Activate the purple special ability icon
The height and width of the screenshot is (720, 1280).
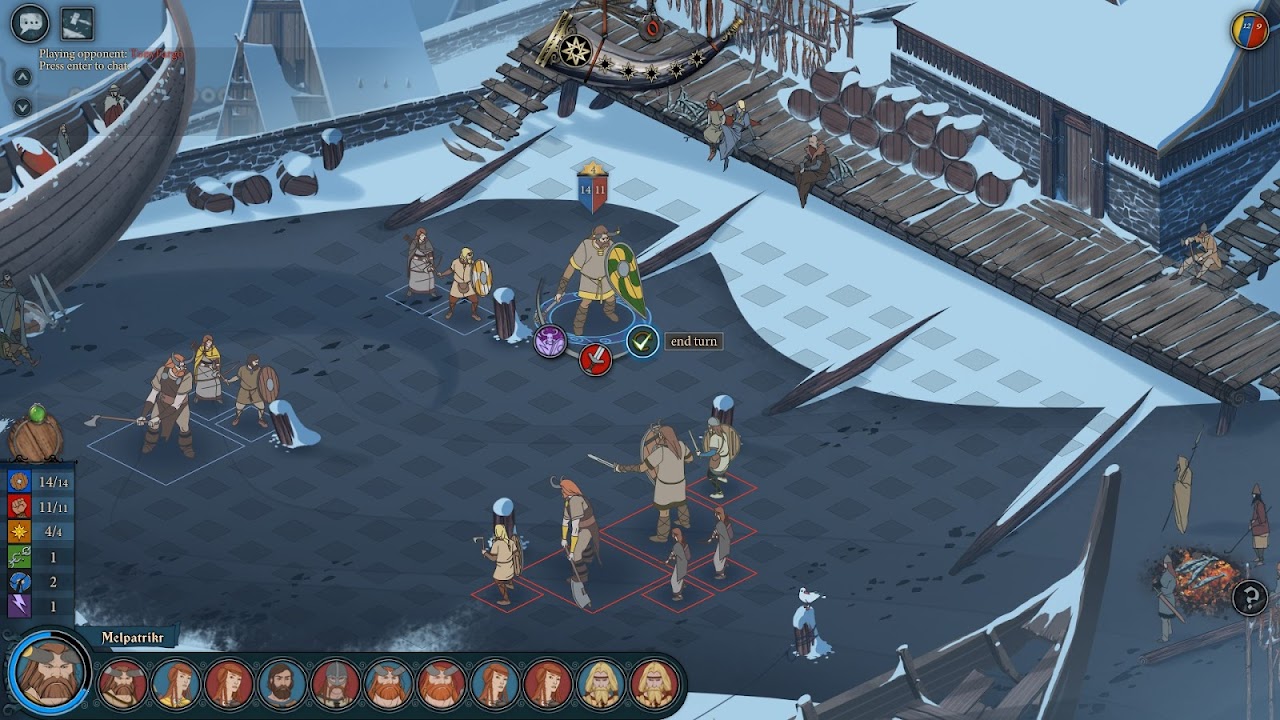(x=549, y=341)
